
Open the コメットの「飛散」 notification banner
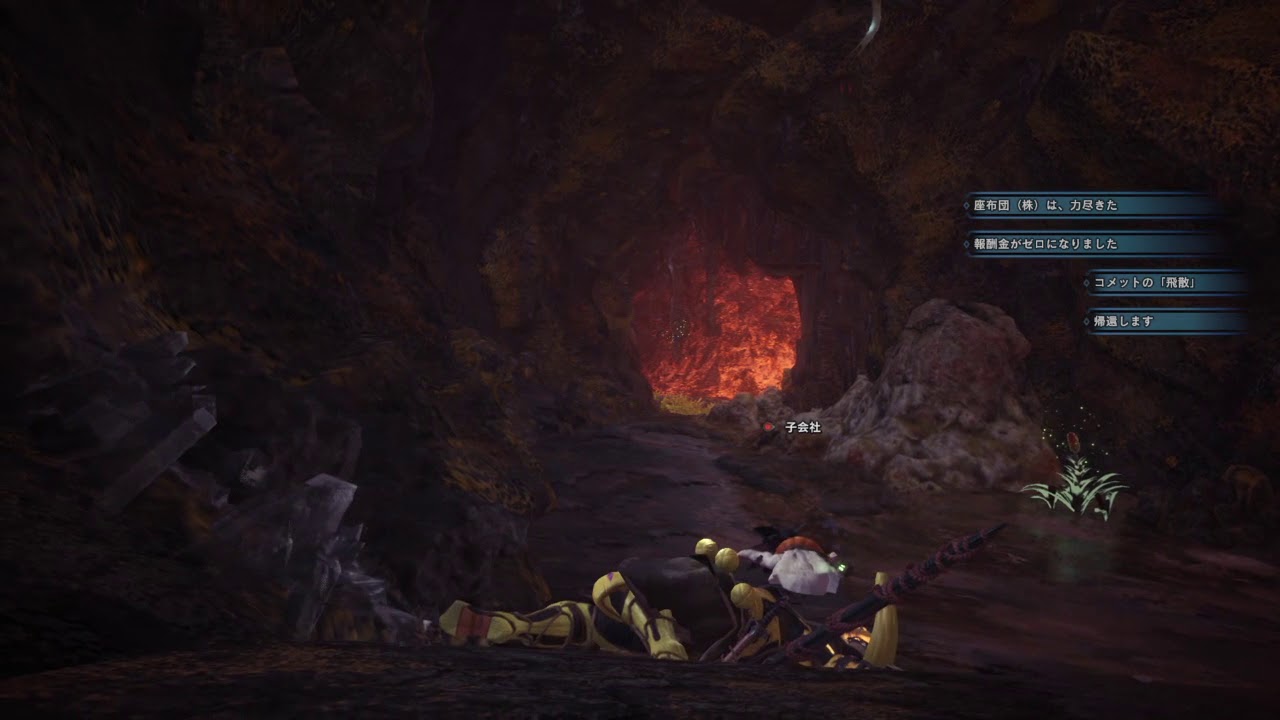(1164, 283)
